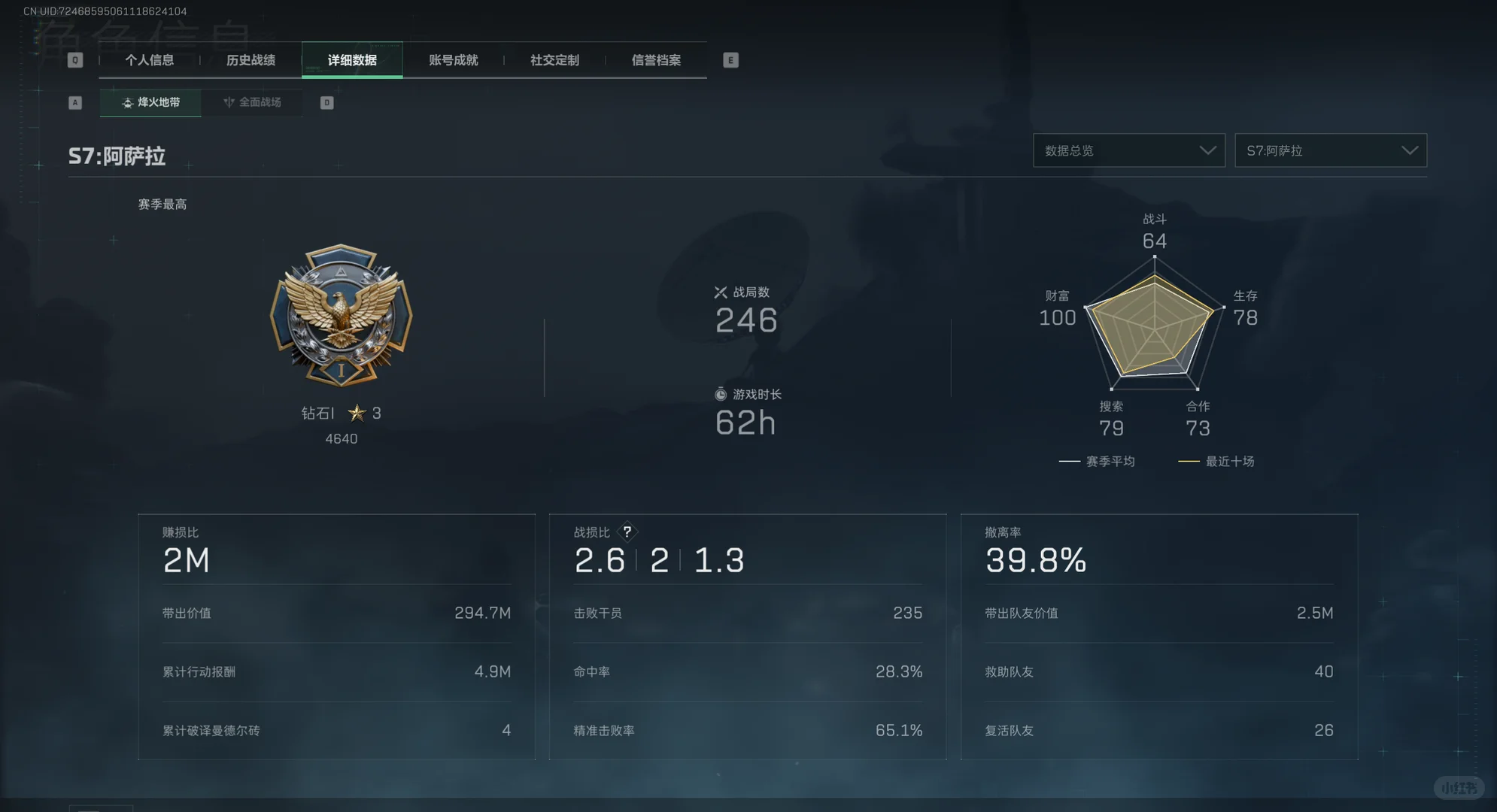1497x812 pixels.
Task: 进入个人信息页面
Action: pos(150,60)
